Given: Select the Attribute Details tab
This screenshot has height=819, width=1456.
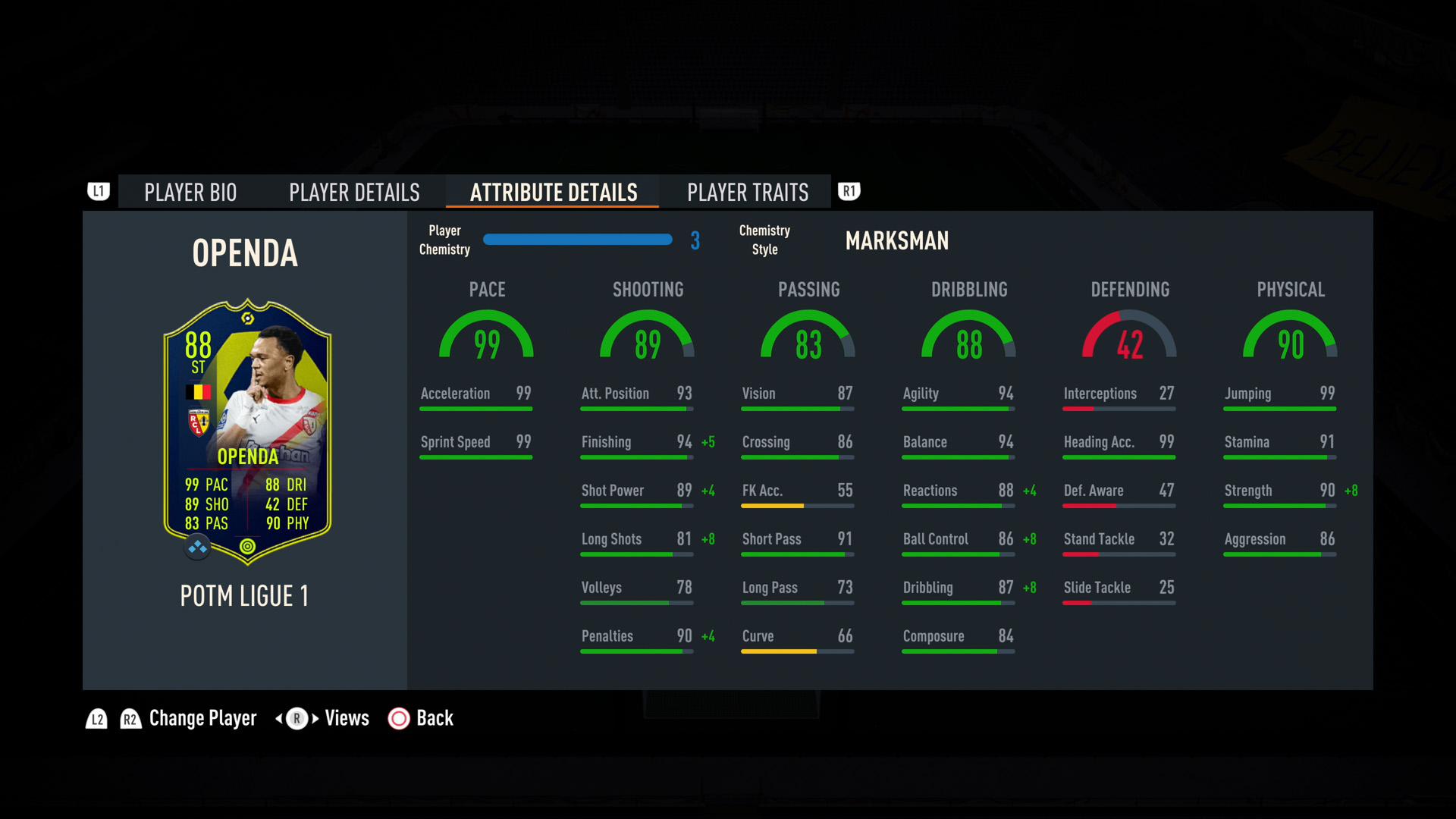Looking at the screenshot, I should [554, 193].
